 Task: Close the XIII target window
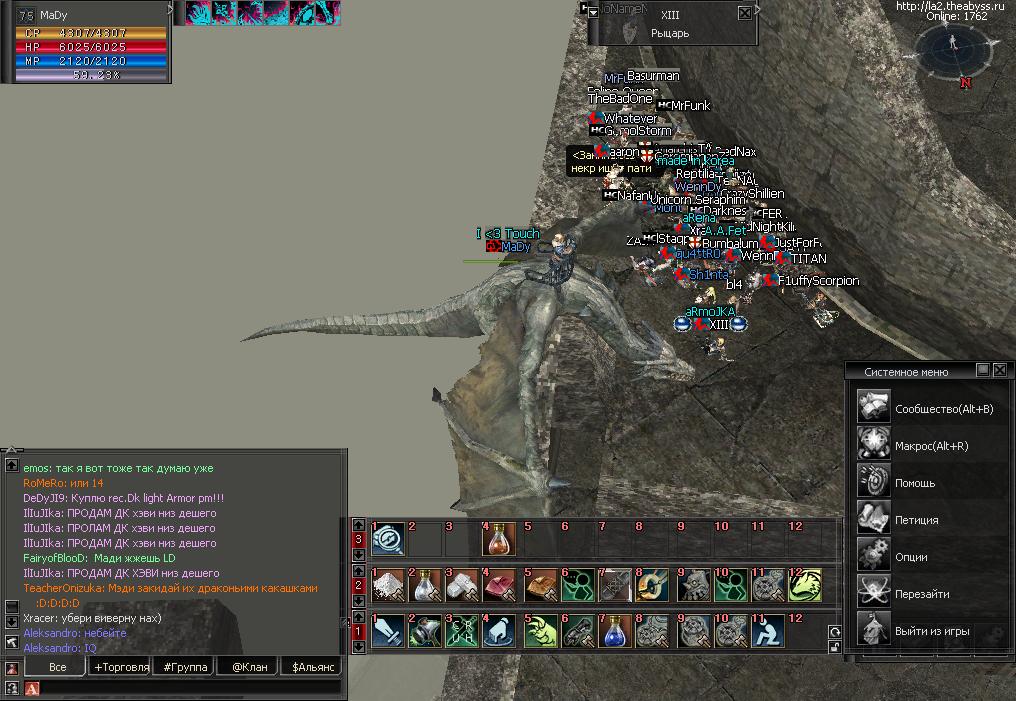coord(744,14)
